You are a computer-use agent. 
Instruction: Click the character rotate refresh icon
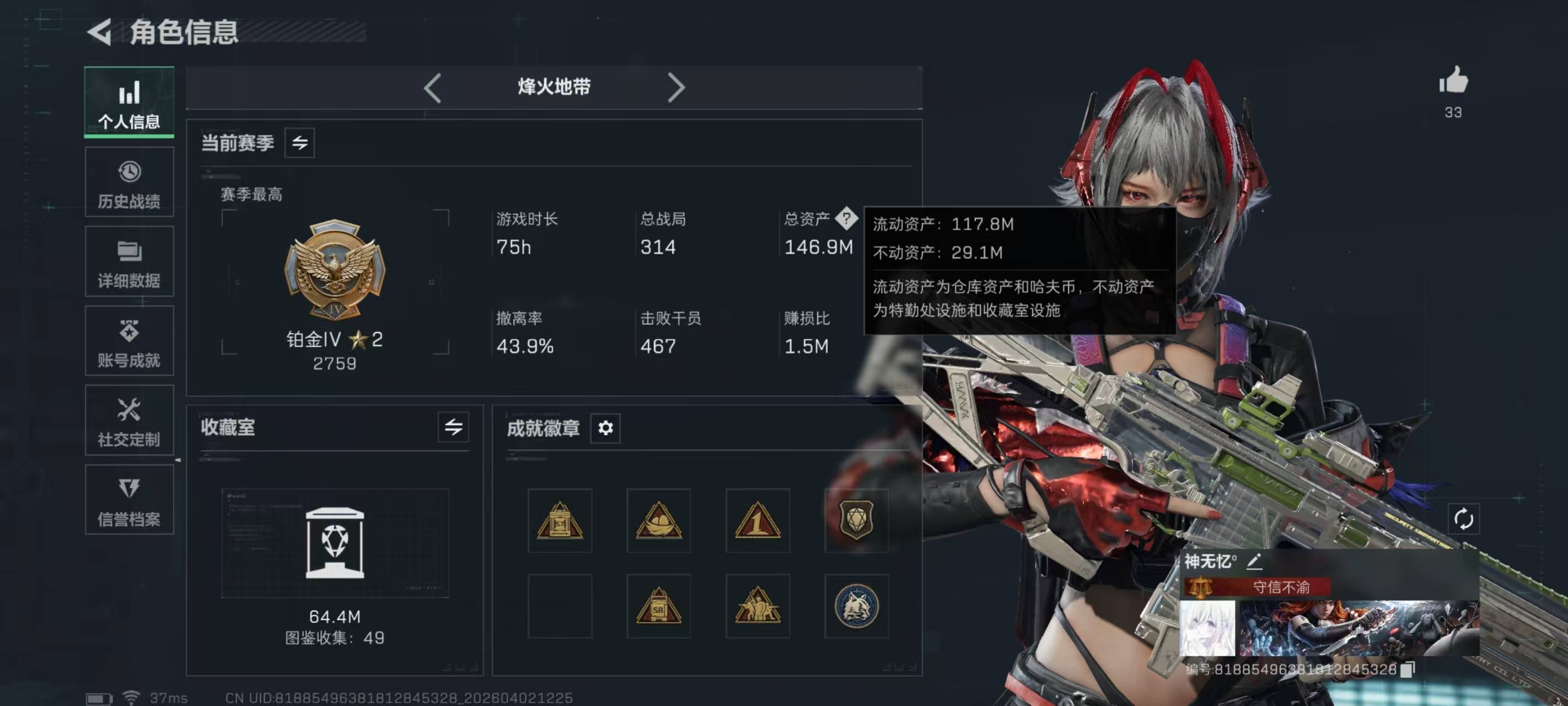coord(1463,519)
